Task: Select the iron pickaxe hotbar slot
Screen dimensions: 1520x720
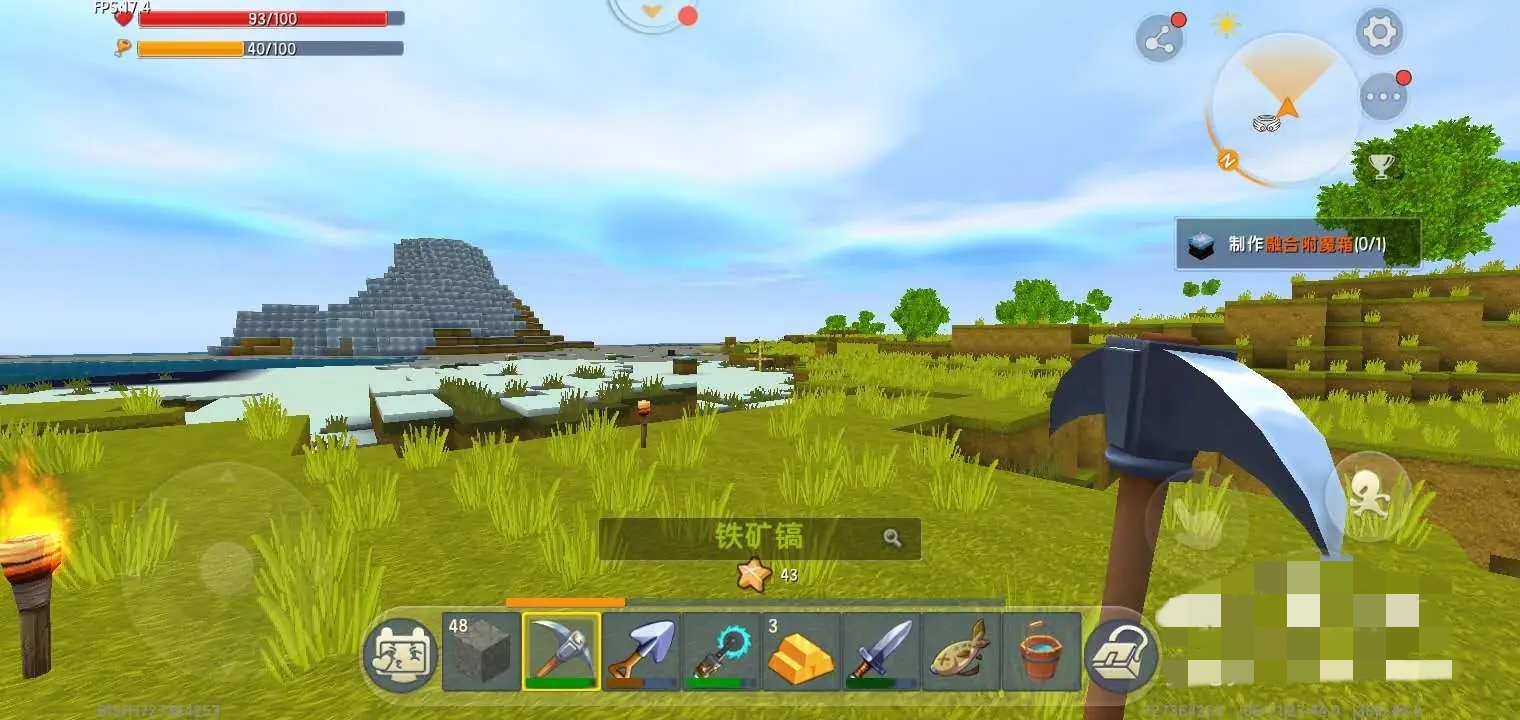Action: [x=561, y=651]
